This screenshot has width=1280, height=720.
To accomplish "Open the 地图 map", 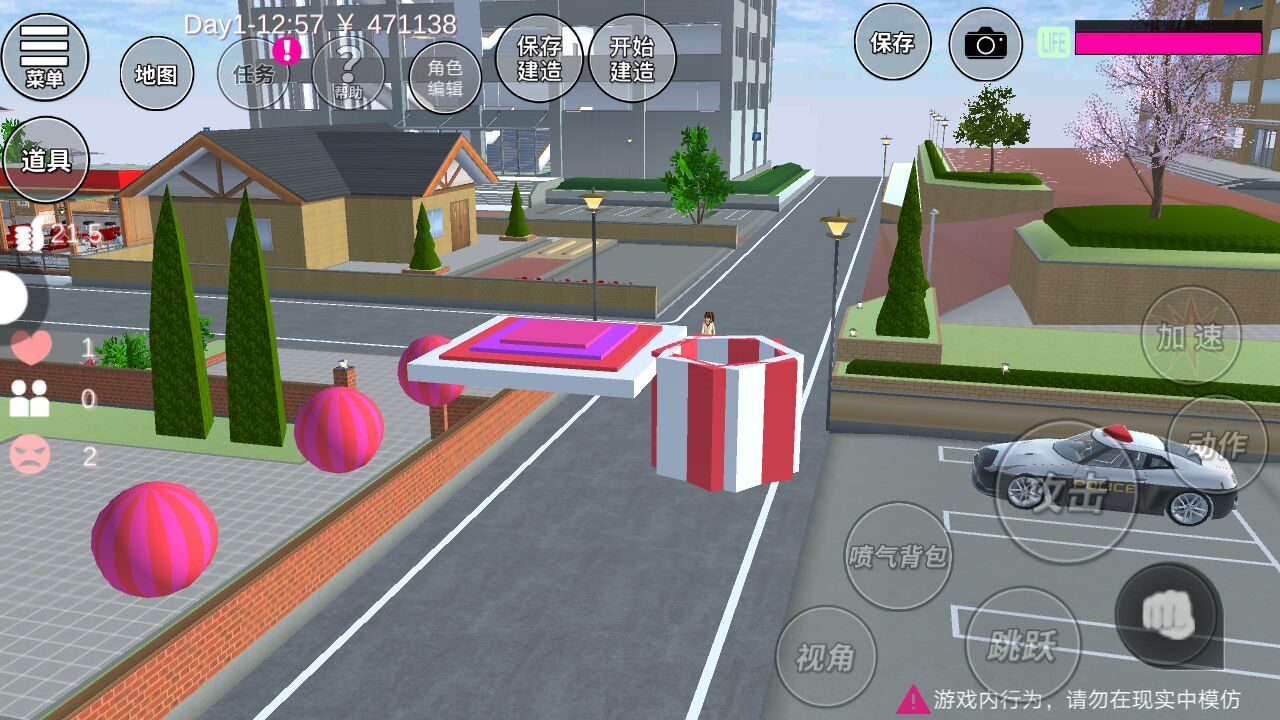I will 157,73.
